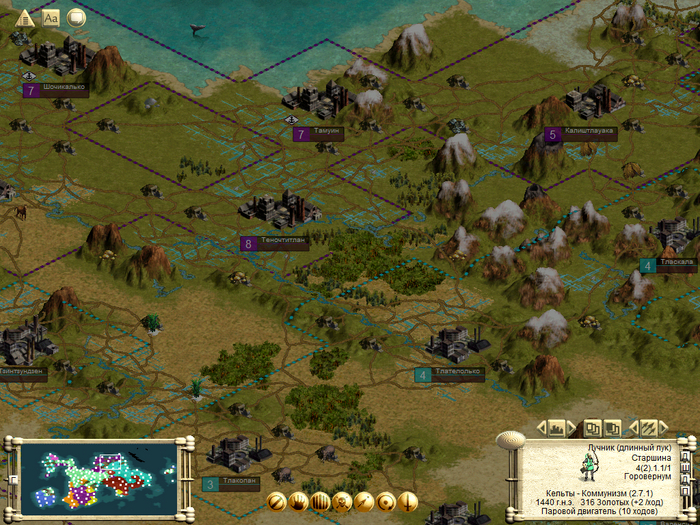Open the Civilopedia 'Aa' button
The height and width of the screenshot is (525, 700).
coord(51,17)
